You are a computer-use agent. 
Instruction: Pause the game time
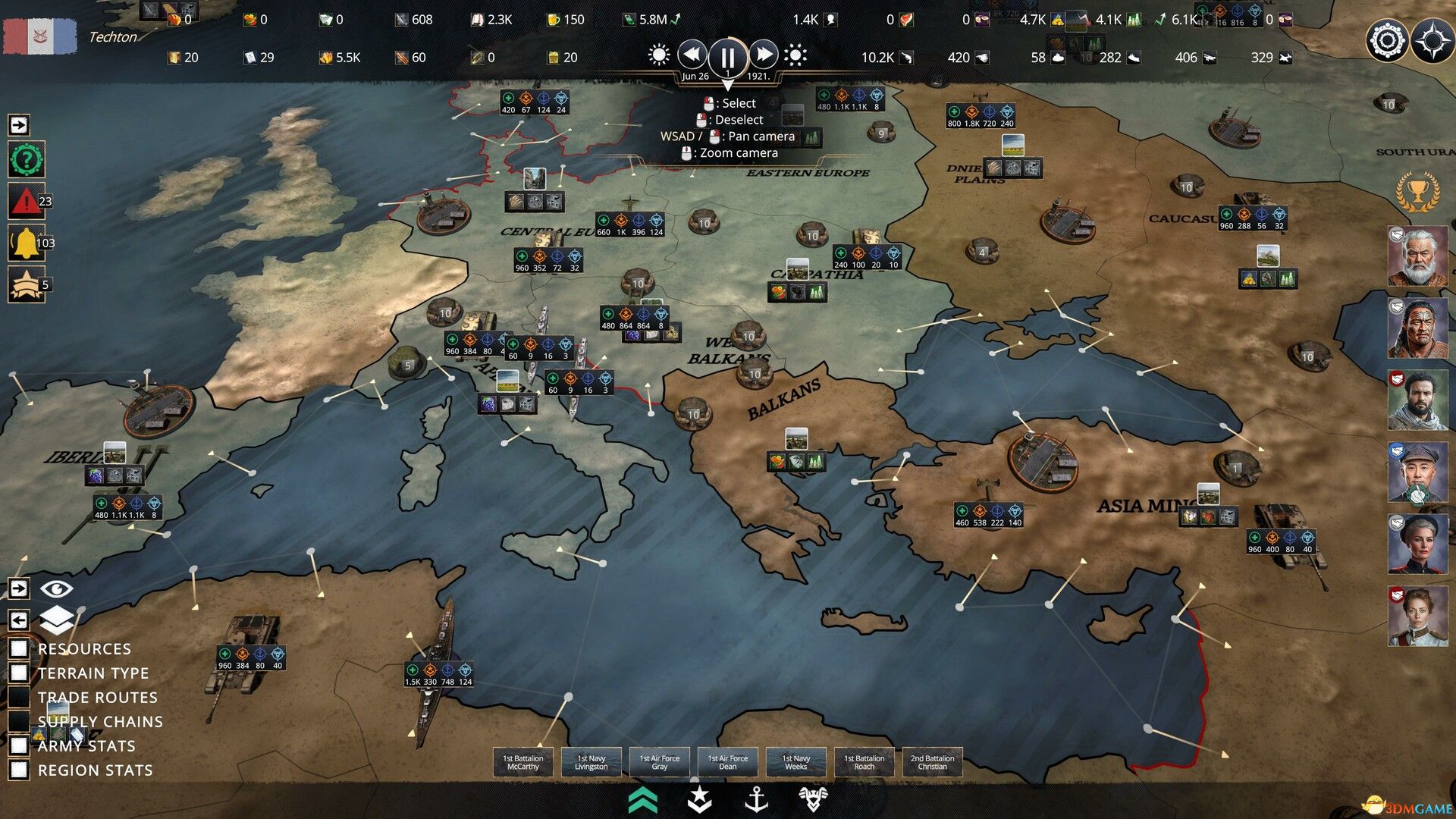pos(726,57)
